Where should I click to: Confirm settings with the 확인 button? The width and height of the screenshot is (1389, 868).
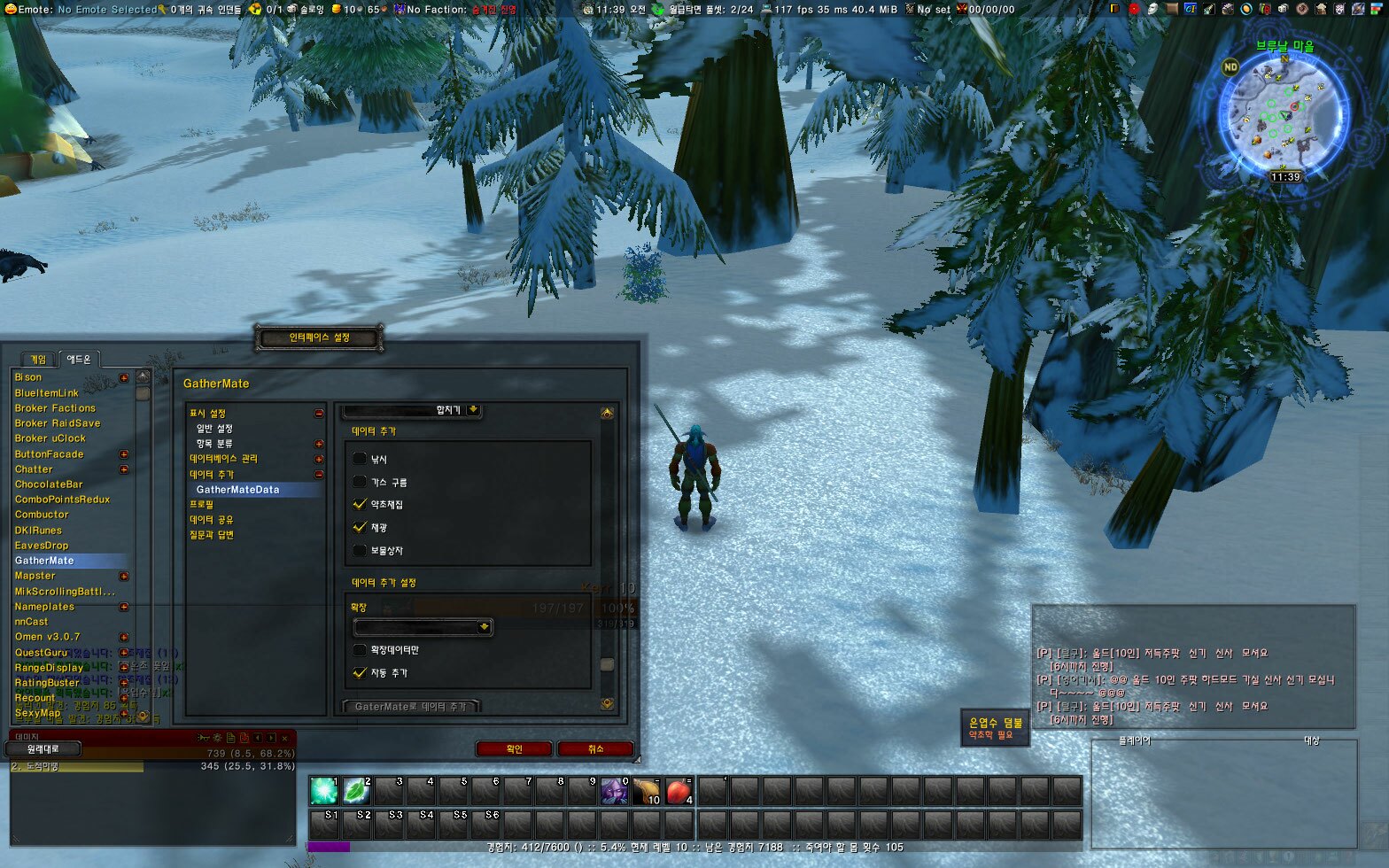(514, 748)
